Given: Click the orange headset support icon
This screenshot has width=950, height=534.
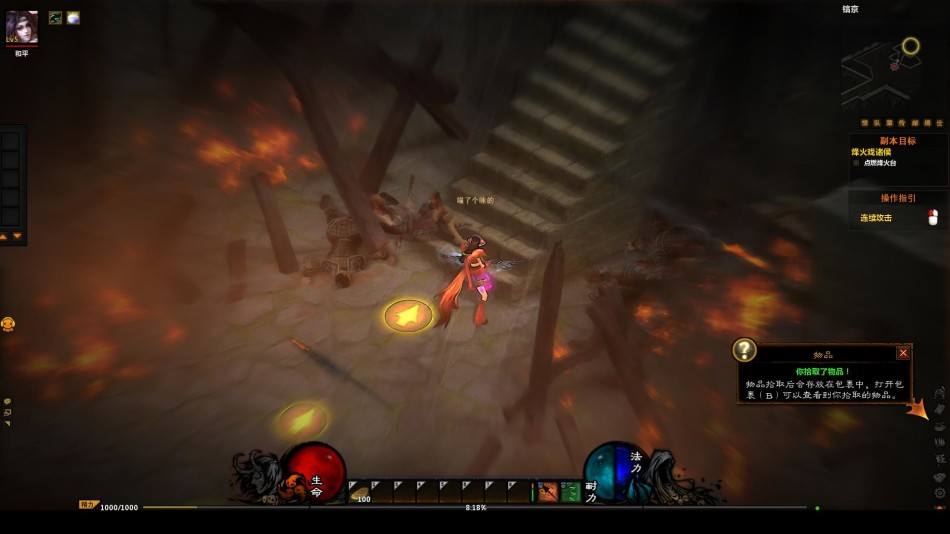Looking at the screenshot, I should [8, 324].
